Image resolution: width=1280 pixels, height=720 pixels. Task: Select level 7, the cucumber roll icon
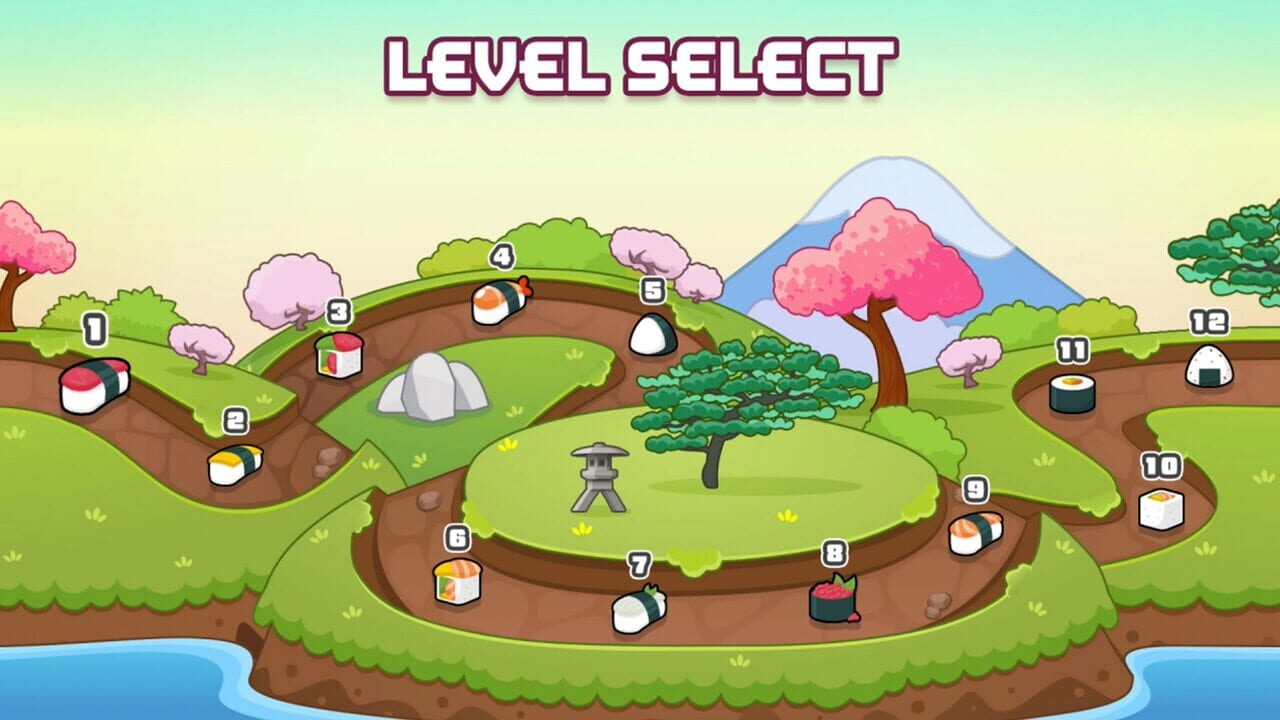point(638,613)
